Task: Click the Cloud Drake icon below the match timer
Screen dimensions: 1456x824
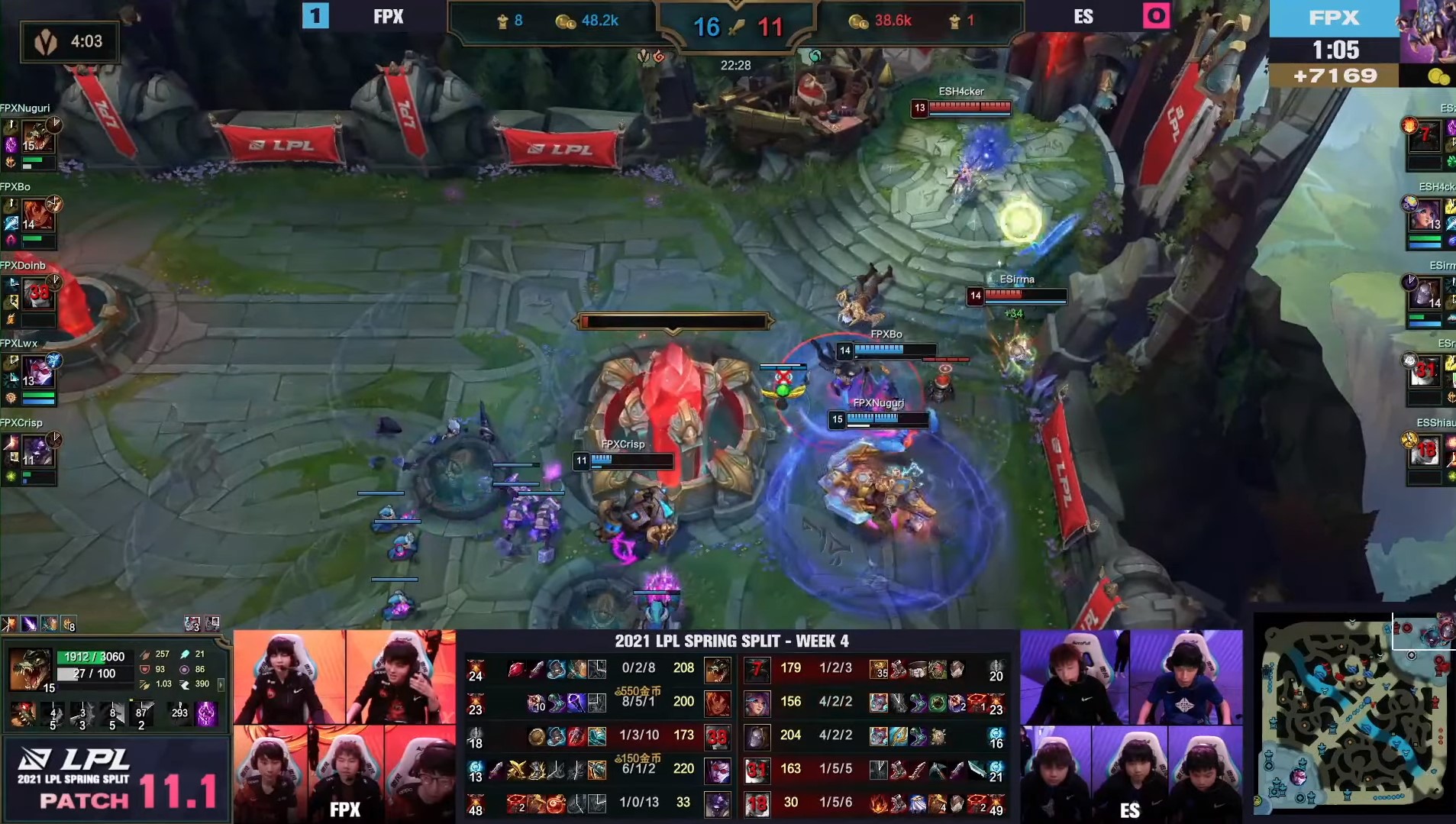Action: [815, 57]
